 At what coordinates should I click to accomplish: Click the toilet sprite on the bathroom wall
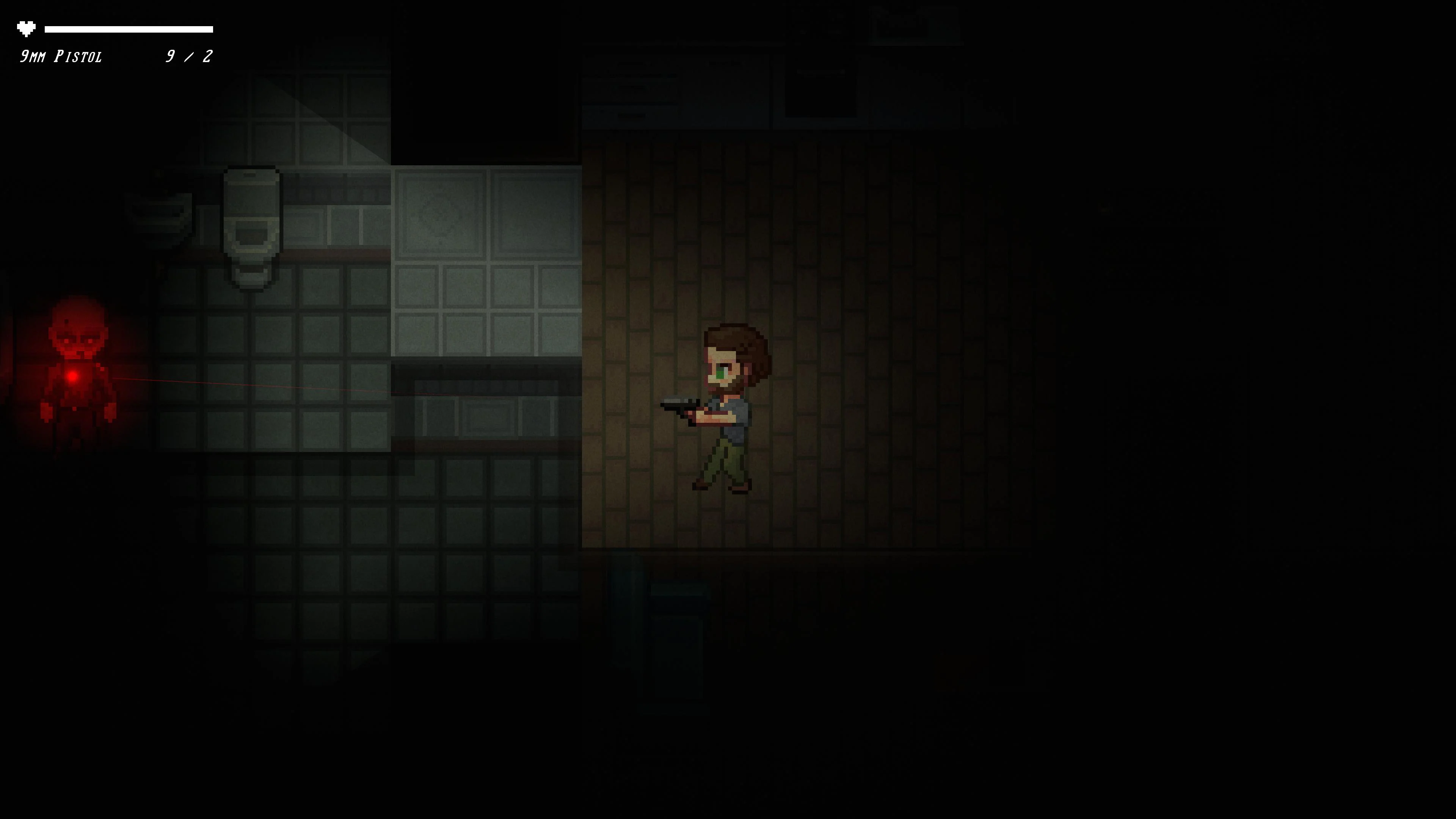pyautogui.click(x=251, y=223)
